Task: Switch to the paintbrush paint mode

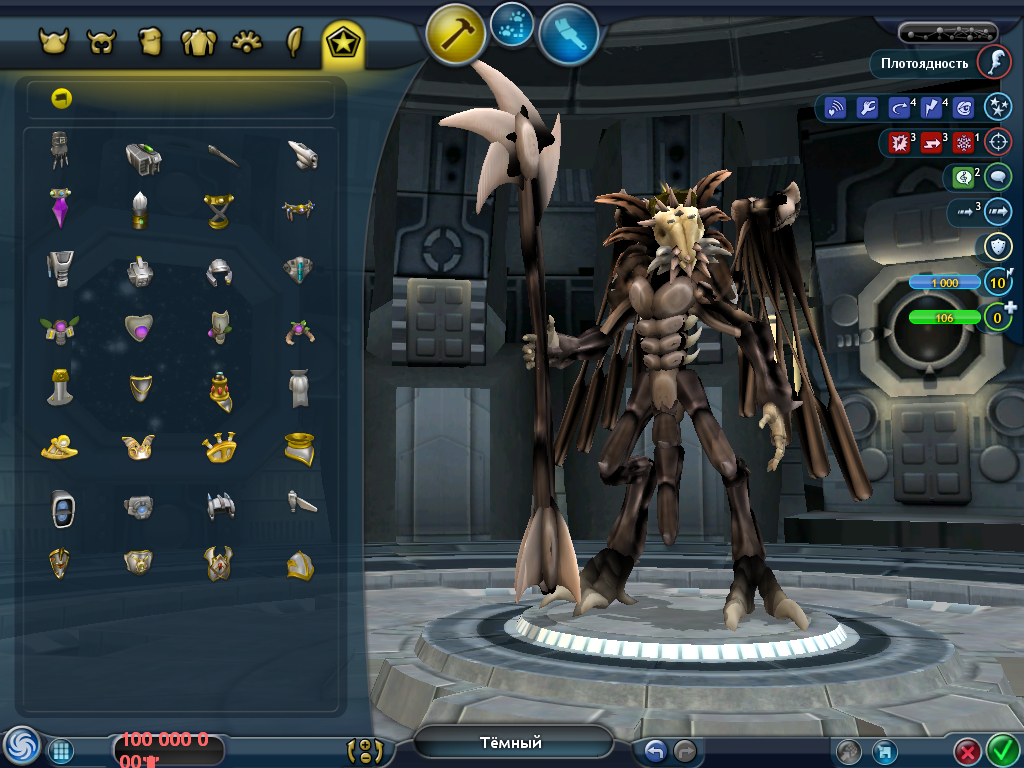Action: [568, 33]
